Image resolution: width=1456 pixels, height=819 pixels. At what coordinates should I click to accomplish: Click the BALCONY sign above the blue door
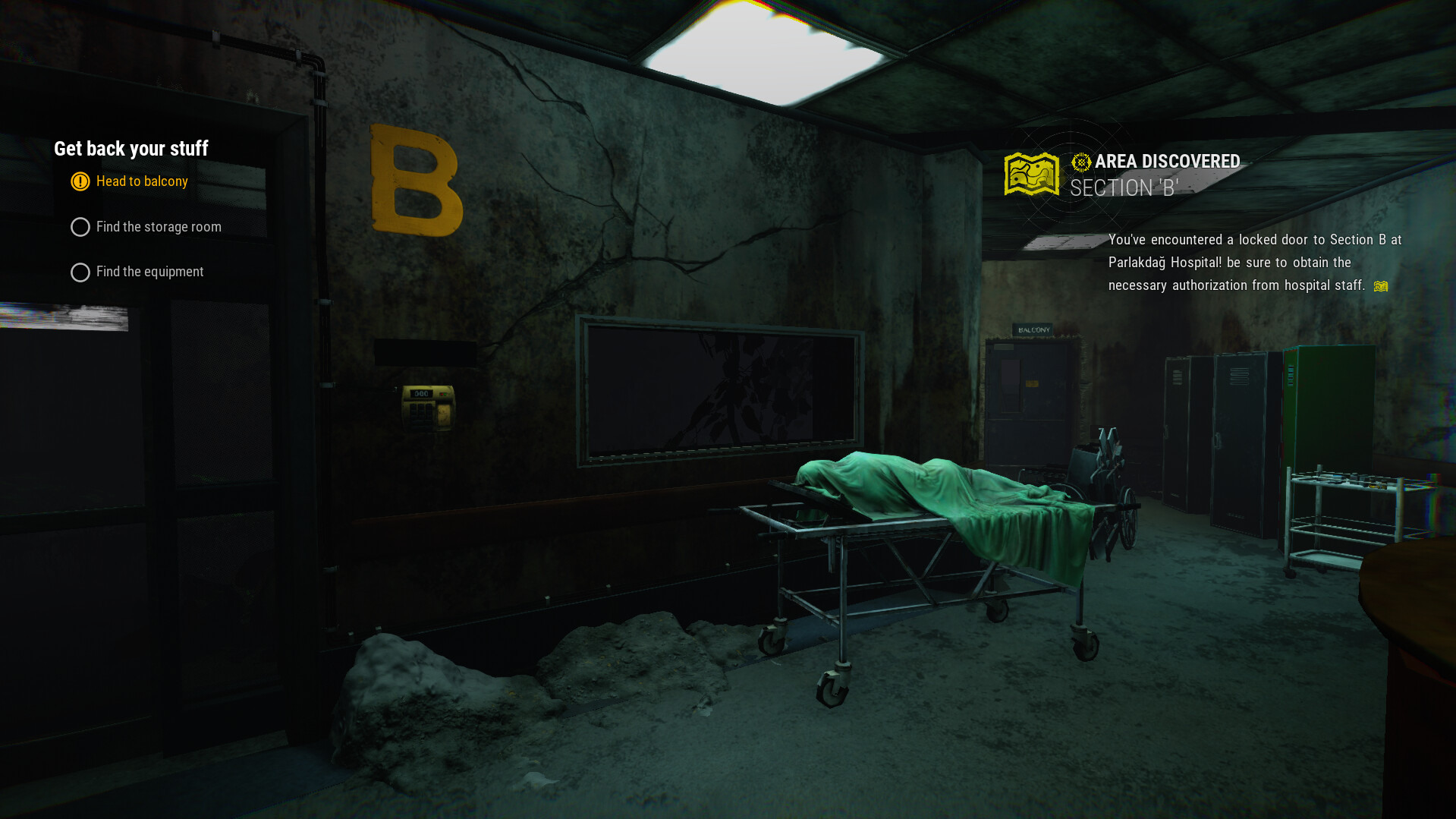1032,329
